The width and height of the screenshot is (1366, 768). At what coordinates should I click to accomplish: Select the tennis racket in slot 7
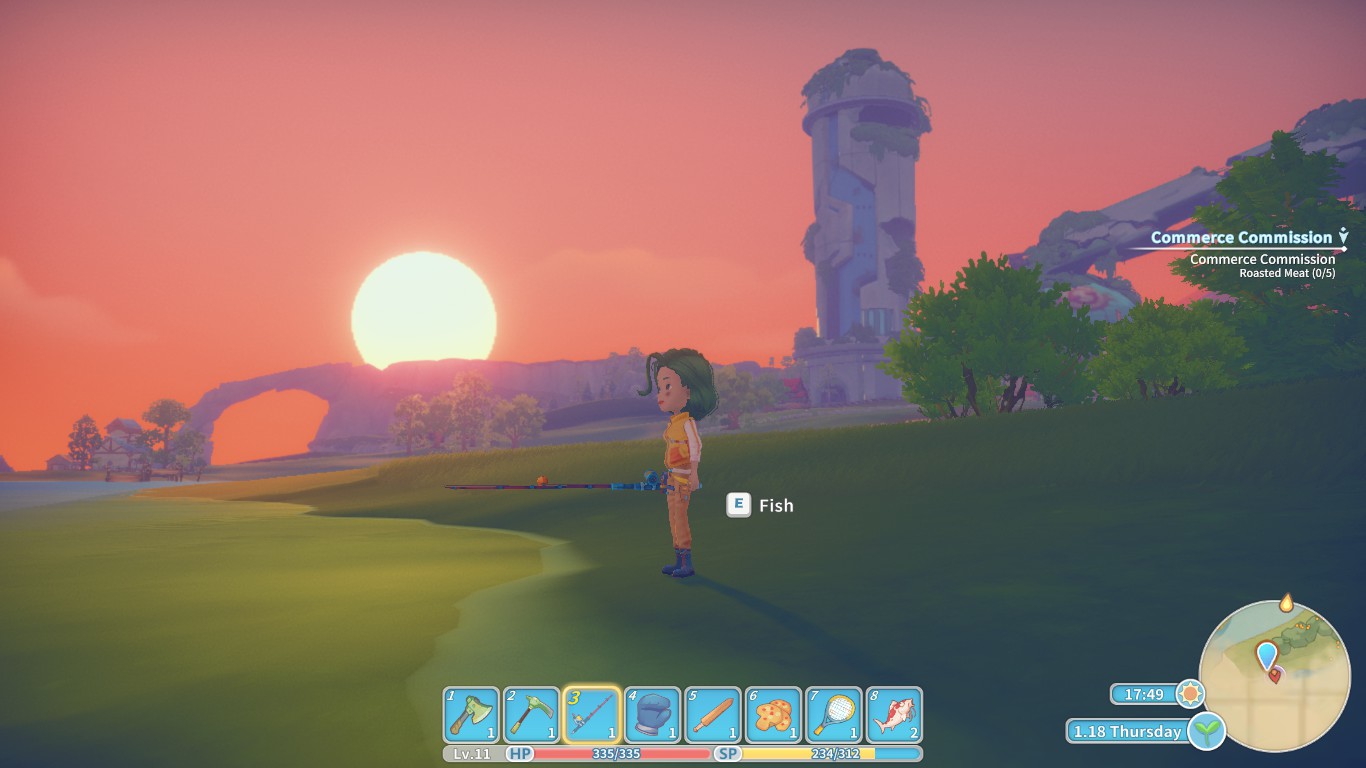click(833, 712)
